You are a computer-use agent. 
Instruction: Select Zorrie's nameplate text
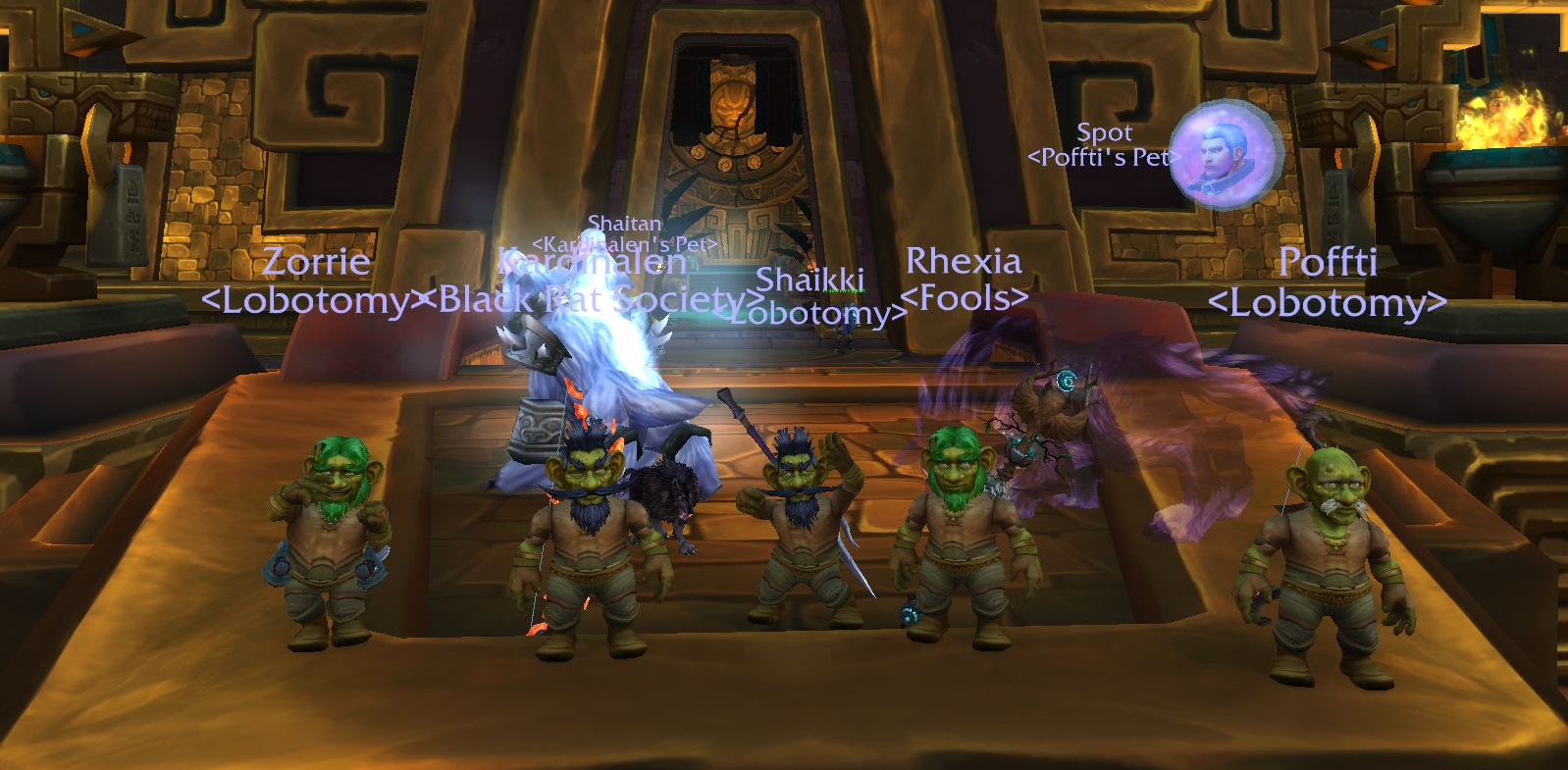coord(316,262)
